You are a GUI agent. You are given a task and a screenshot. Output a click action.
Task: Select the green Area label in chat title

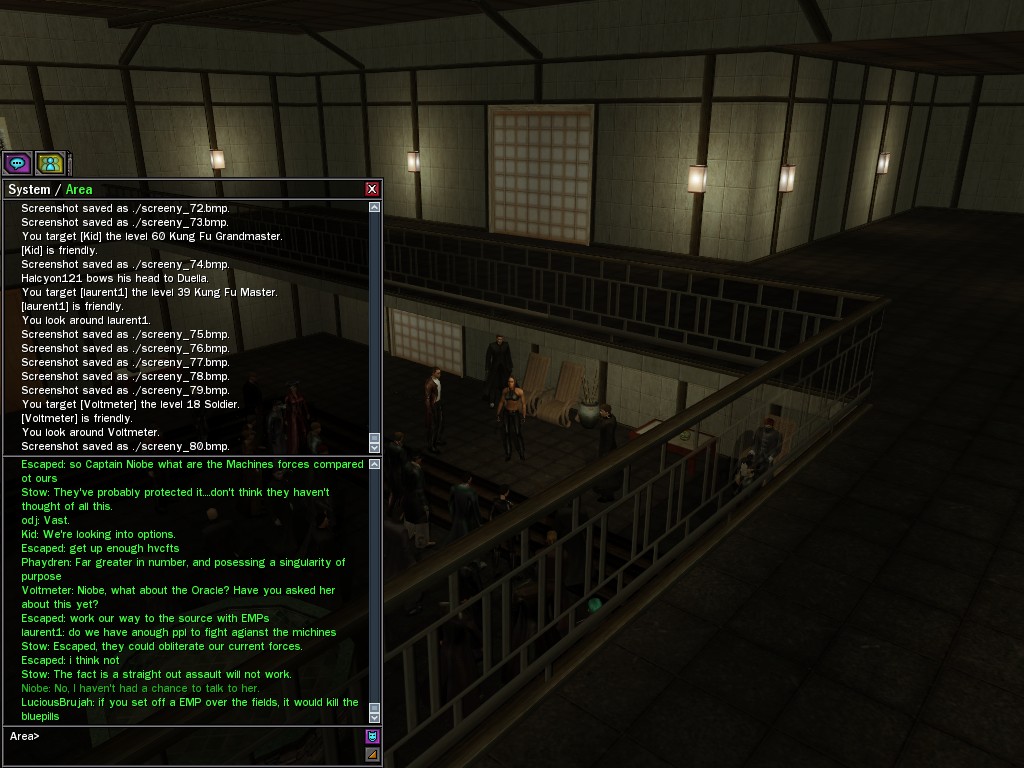(x=79, y=189)
